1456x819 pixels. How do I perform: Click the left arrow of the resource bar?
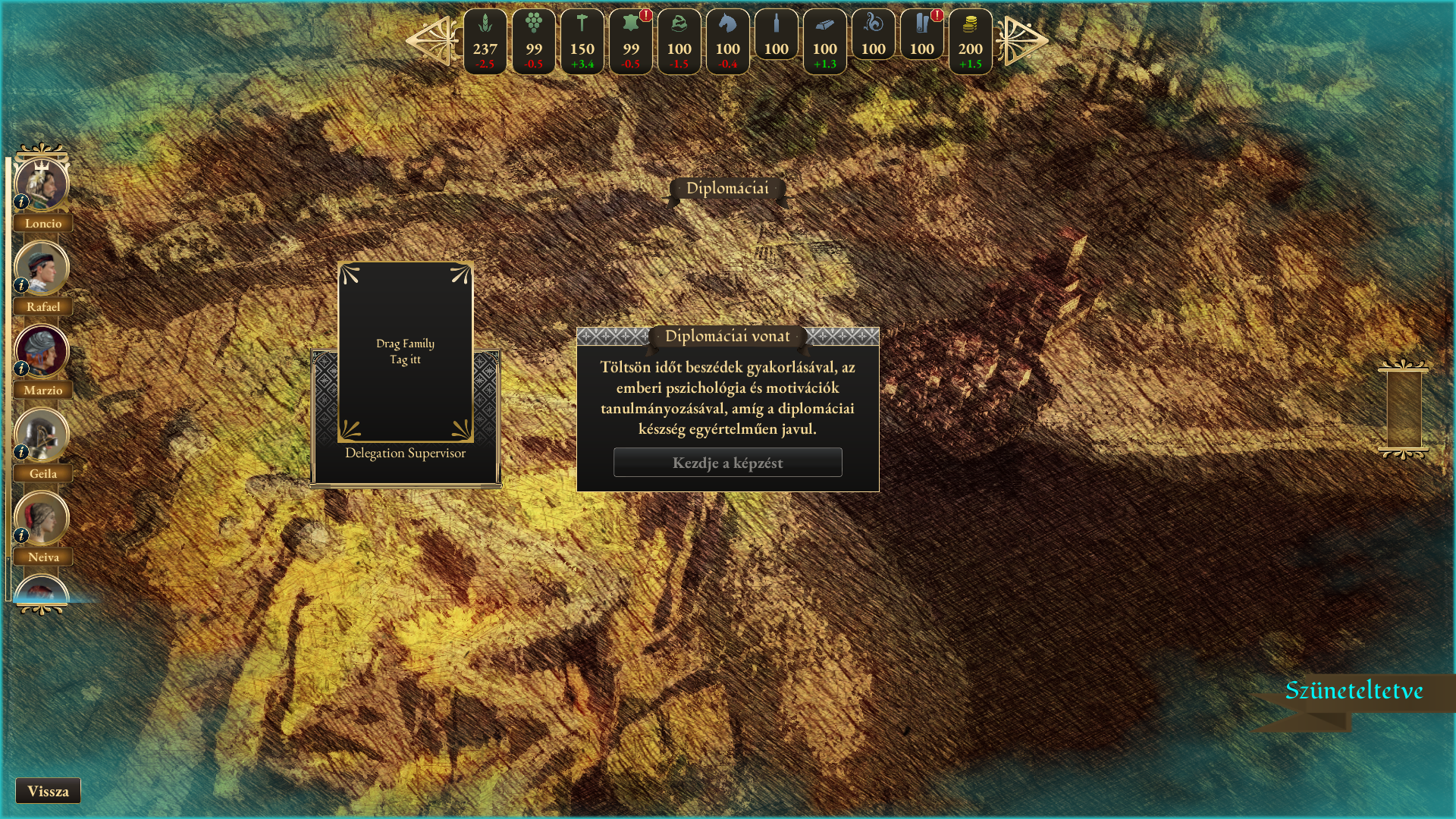(431, 41)
